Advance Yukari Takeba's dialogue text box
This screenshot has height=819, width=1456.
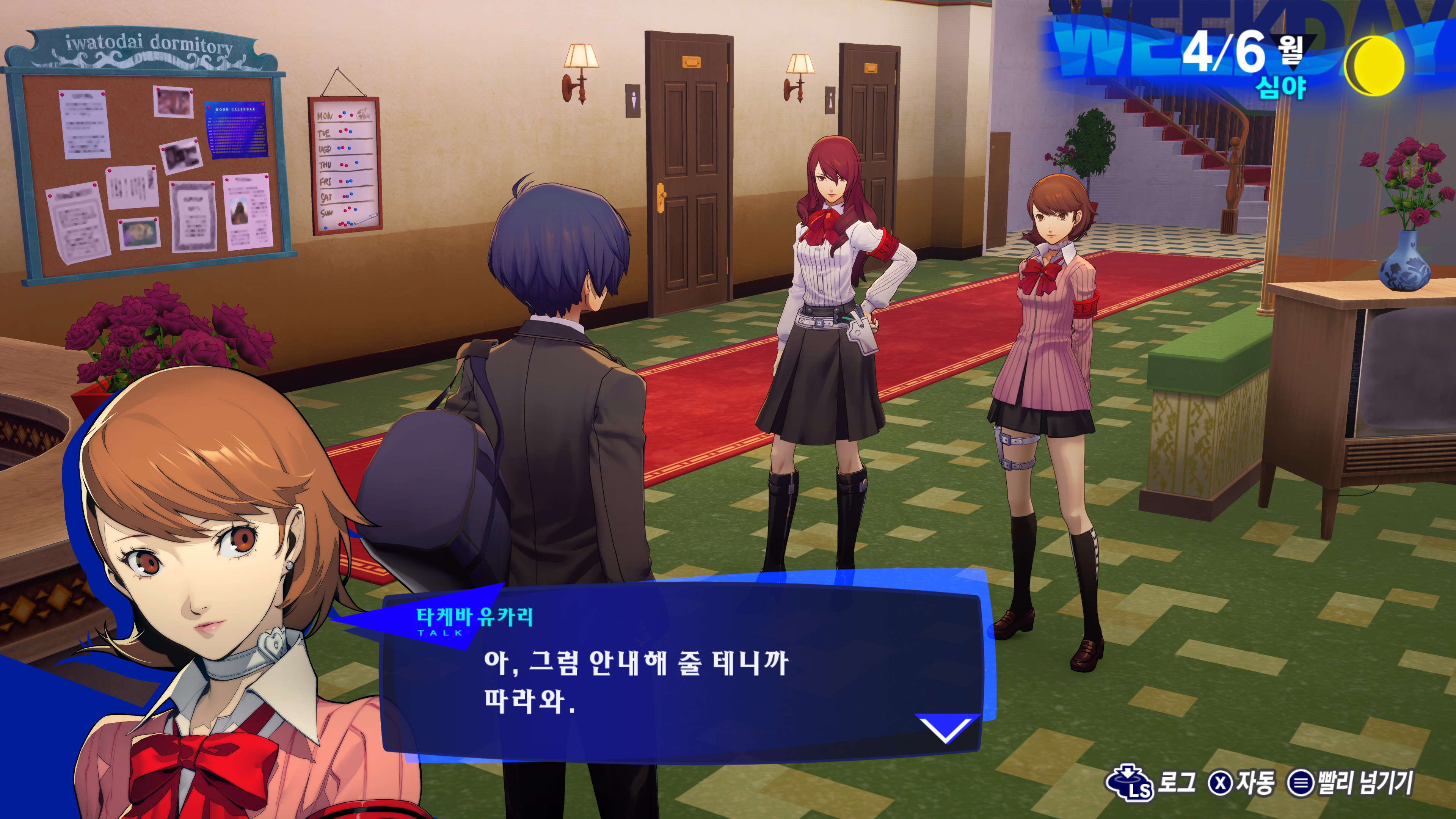coord(678,678)
